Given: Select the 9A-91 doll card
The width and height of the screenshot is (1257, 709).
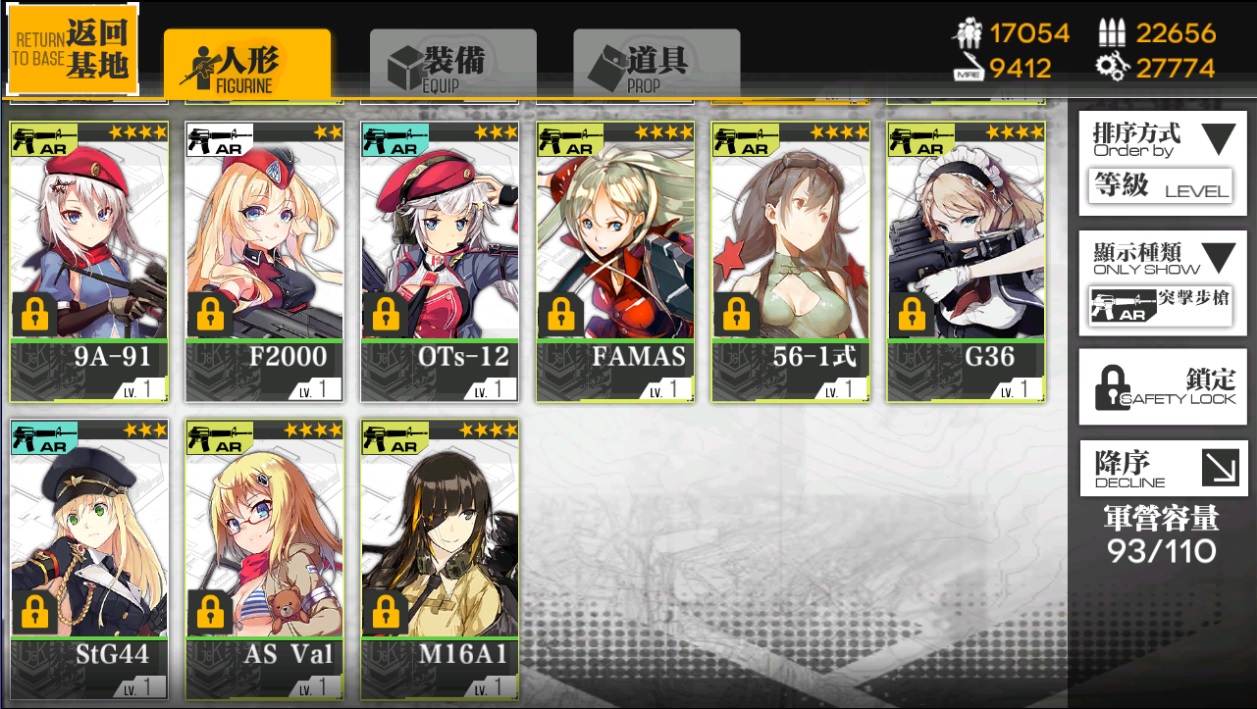Looking at the screenshot, I should tap(89, 261).
